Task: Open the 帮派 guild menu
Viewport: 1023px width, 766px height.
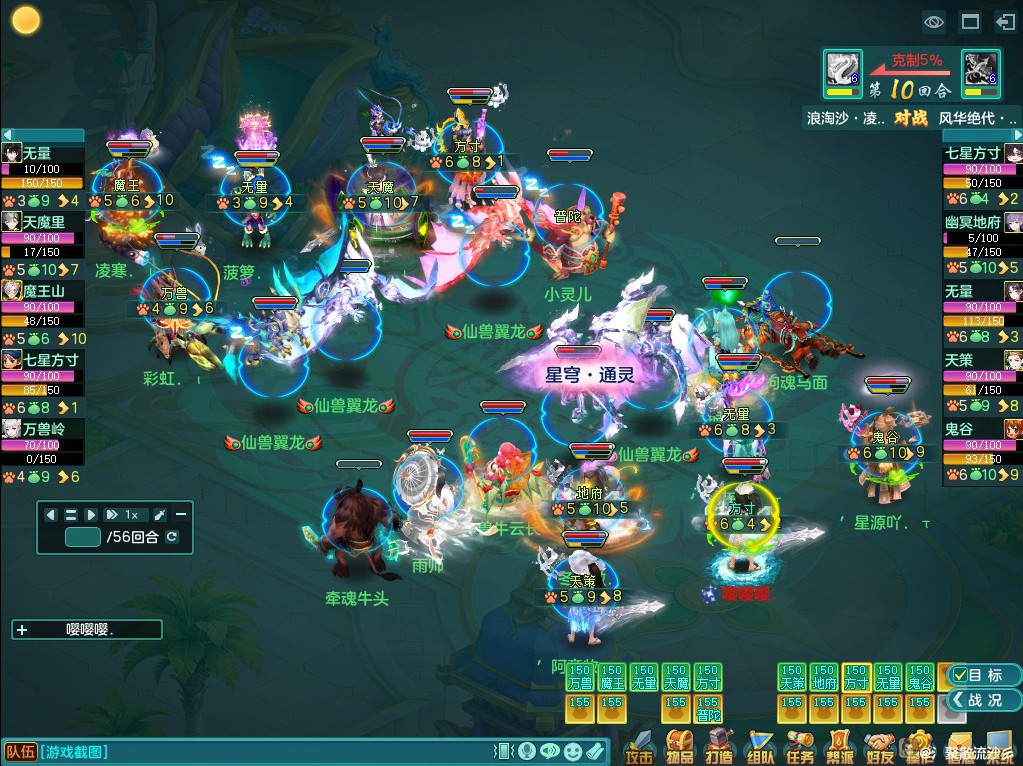Action: click(x=839, y=747)
